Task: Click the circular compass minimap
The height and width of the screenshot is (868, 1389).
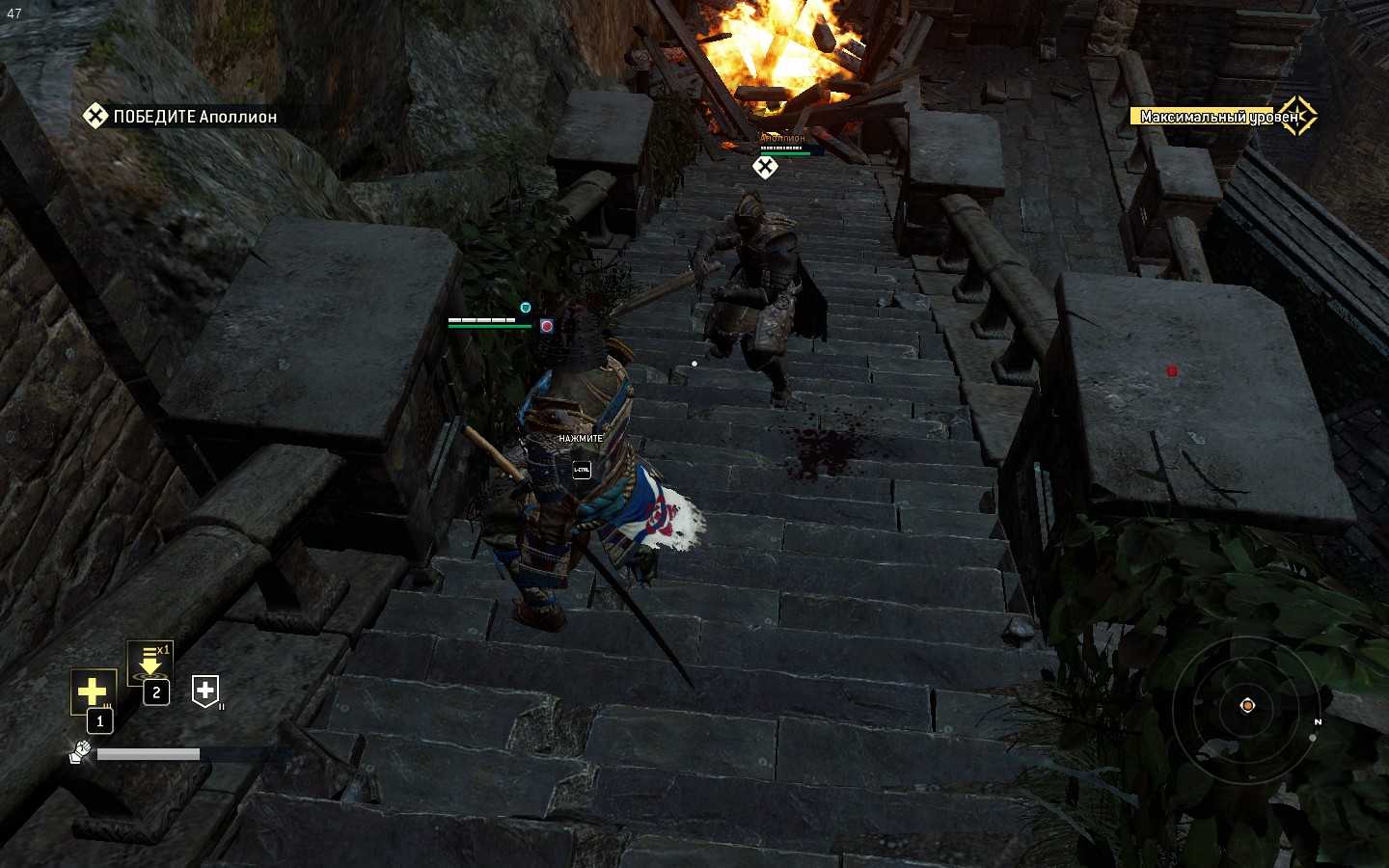Action: (1246, 707)
